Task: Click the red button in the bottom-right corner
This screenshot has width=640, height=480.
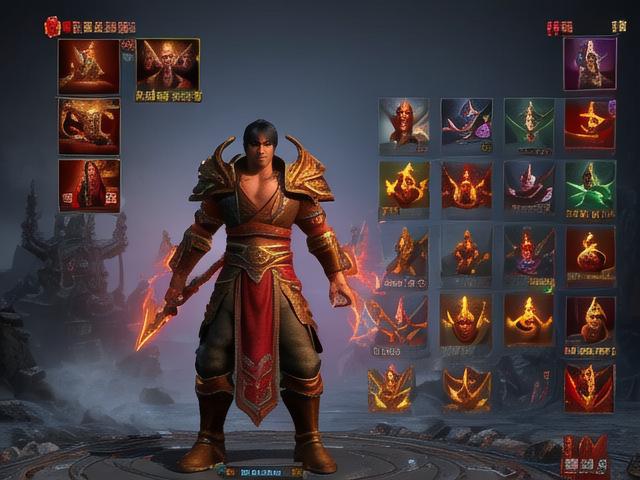Action: point(584,455)
